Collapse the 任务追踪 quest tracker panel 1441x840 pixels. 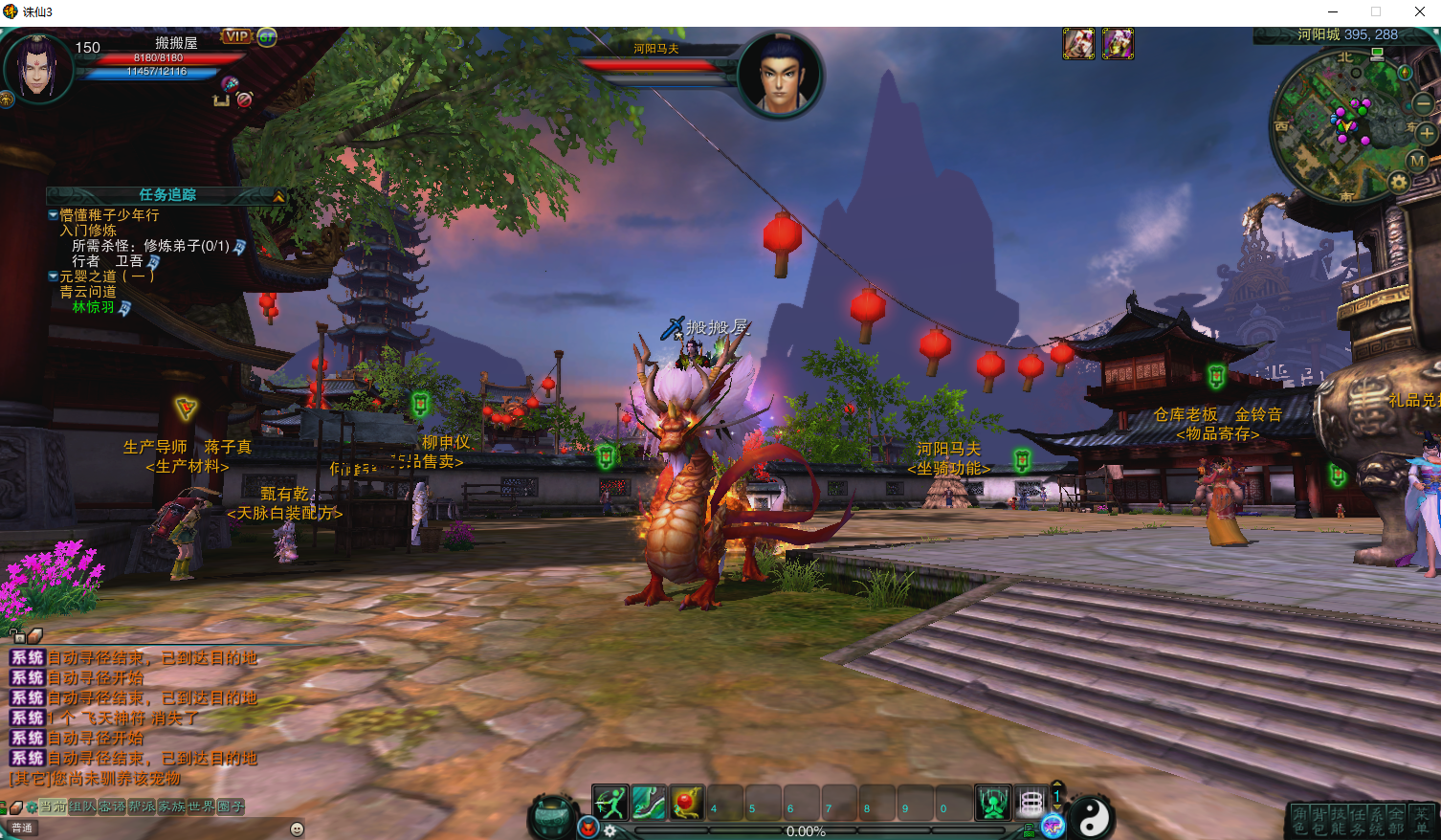tap(278, 196)
